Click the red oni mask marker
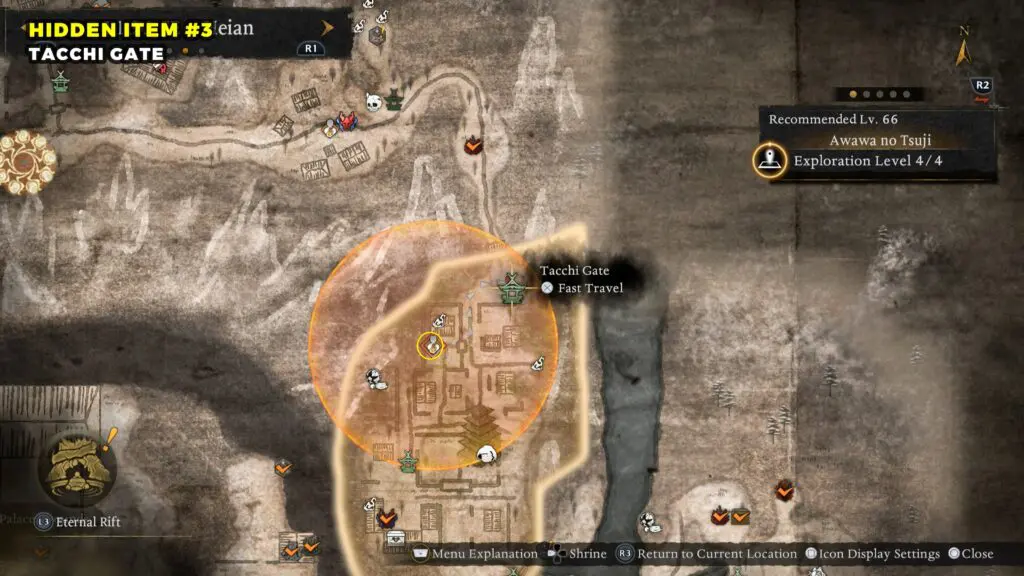The height and width of the screenshot is (576, 1024). click(348, 120)
